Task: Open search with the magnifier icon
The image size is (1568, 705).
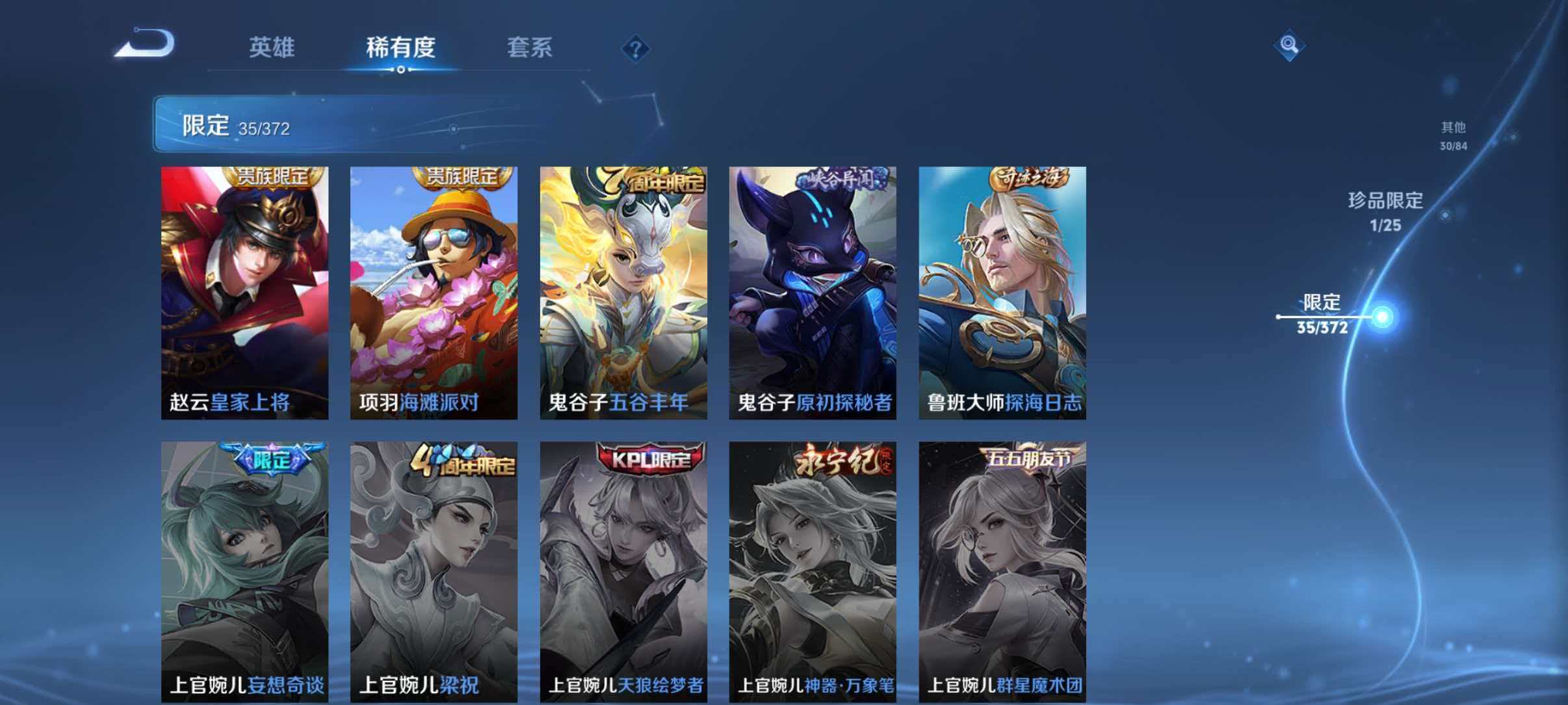Action: pyautogui.click(x=1289, y=44)
